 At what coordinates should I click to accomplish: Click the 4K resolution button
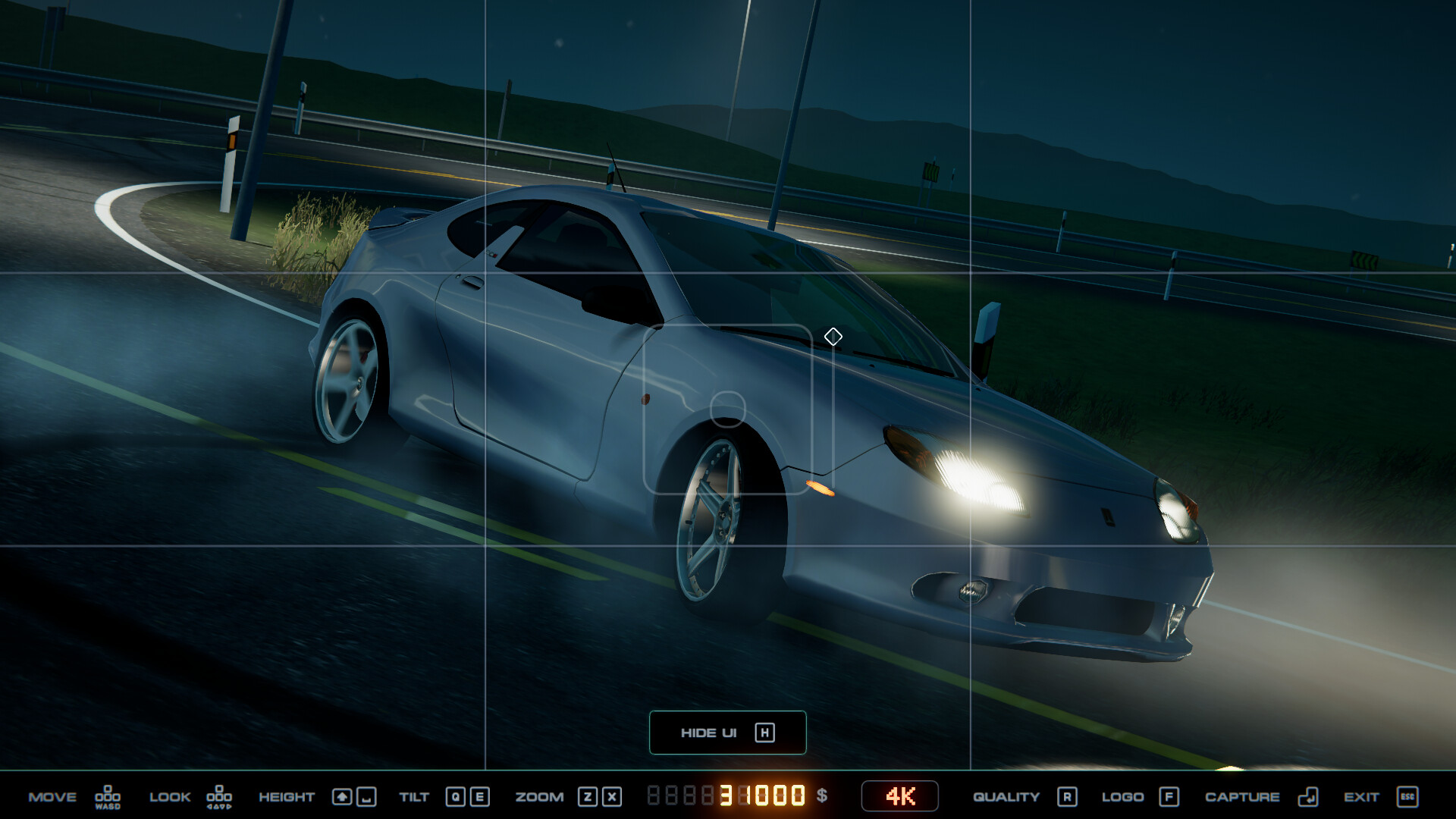coord(899,796)
